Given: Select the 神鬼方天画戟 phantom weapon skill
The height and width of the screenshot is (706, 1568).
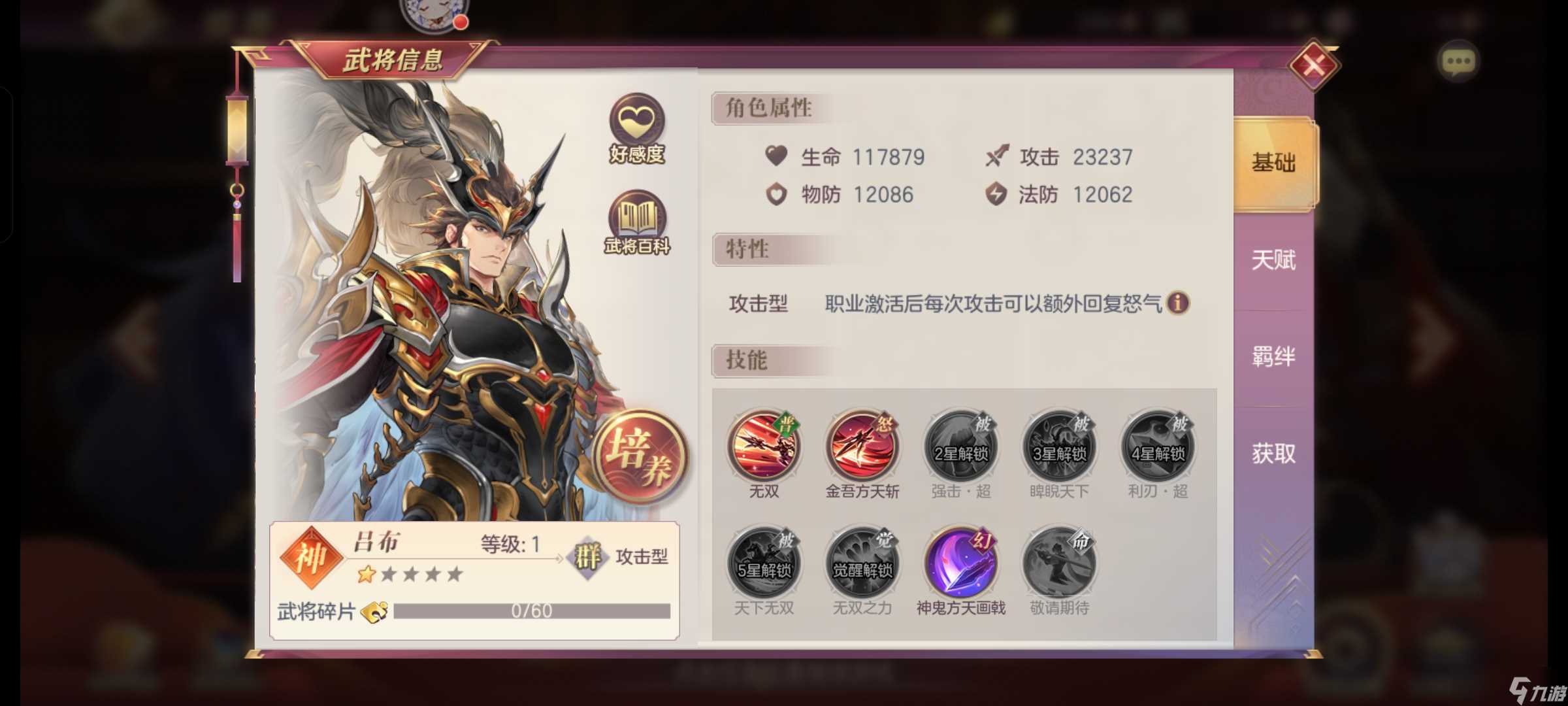Looking at the screenshot, I should point(959,563).
